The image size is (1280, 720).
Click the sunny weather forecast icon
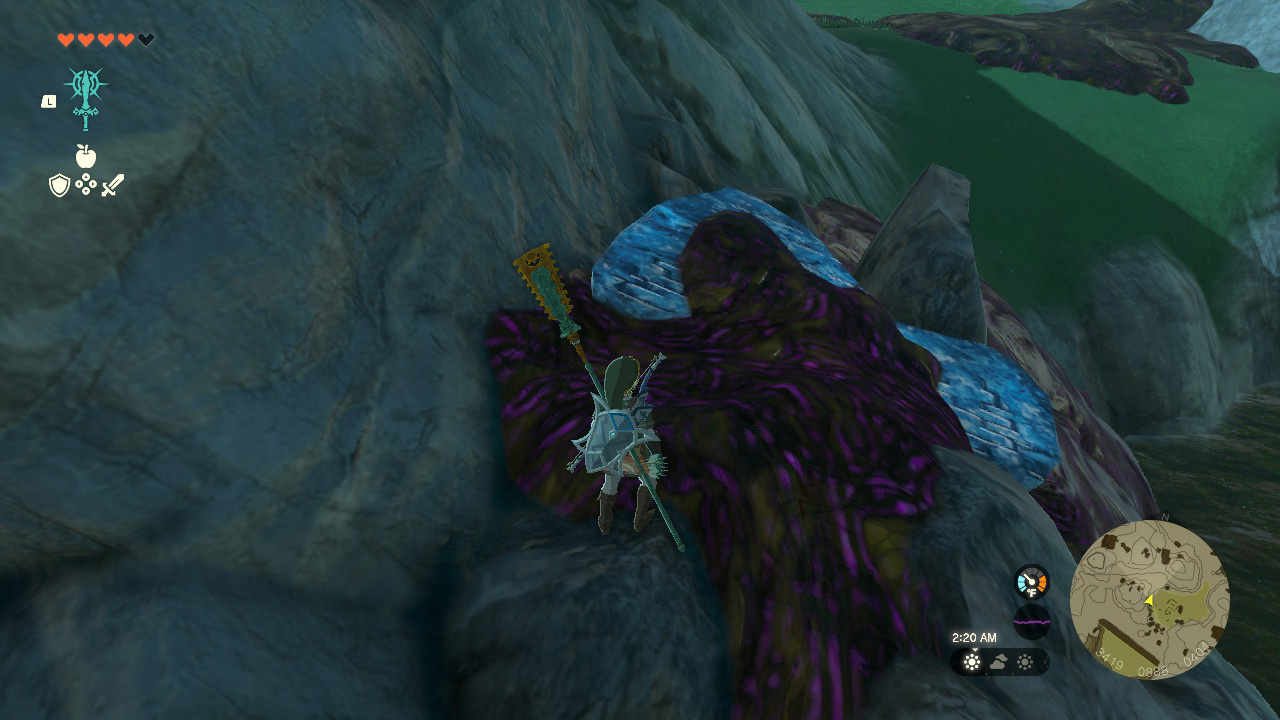pyautogui.click(x=972, y=661)
